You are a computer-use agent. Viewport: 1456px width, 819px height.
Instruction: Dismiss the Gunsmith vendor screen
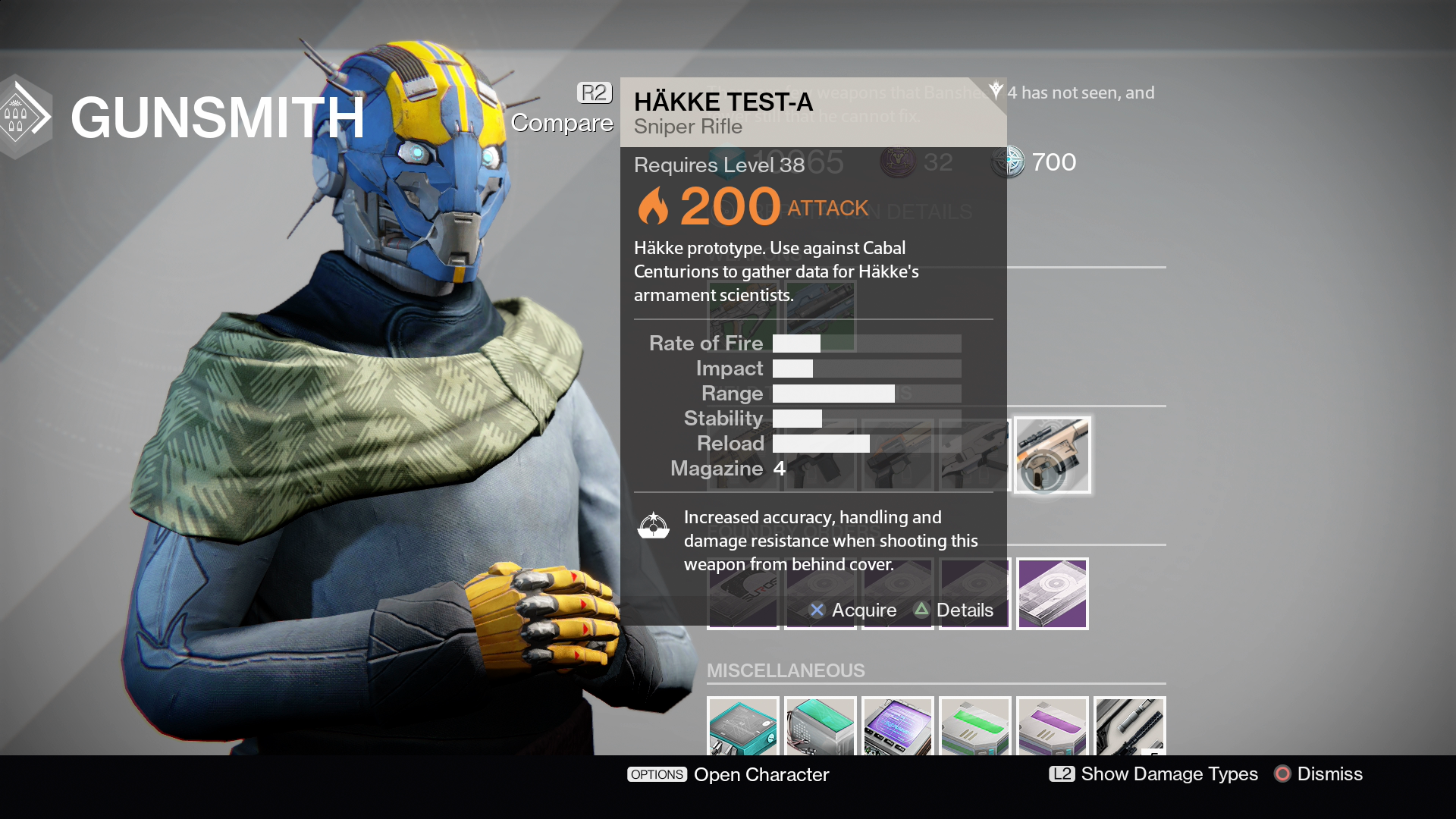(1319, 774)
